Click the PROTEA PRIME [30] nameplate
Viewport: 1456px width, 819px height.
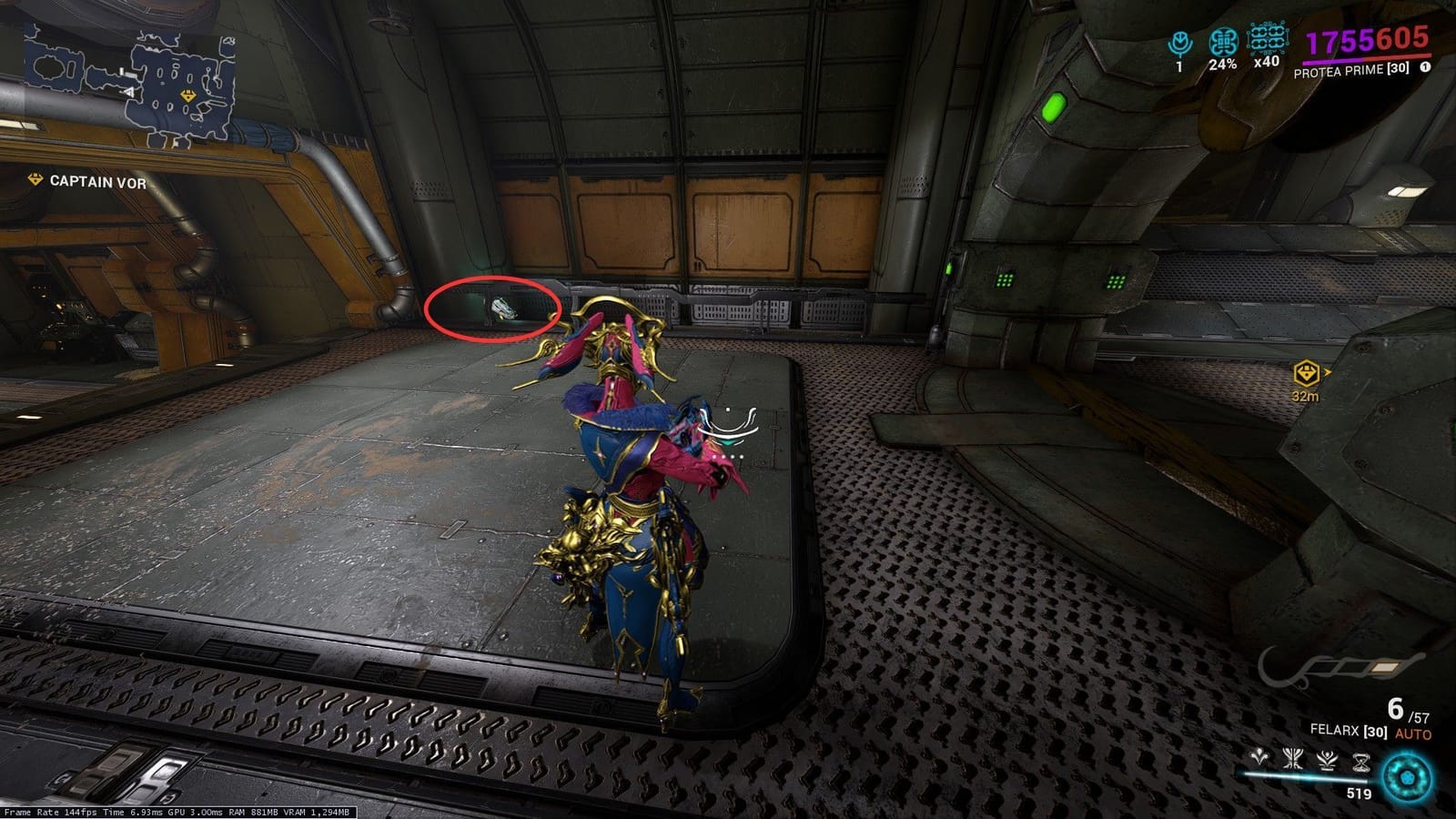tap(1351, 70)
